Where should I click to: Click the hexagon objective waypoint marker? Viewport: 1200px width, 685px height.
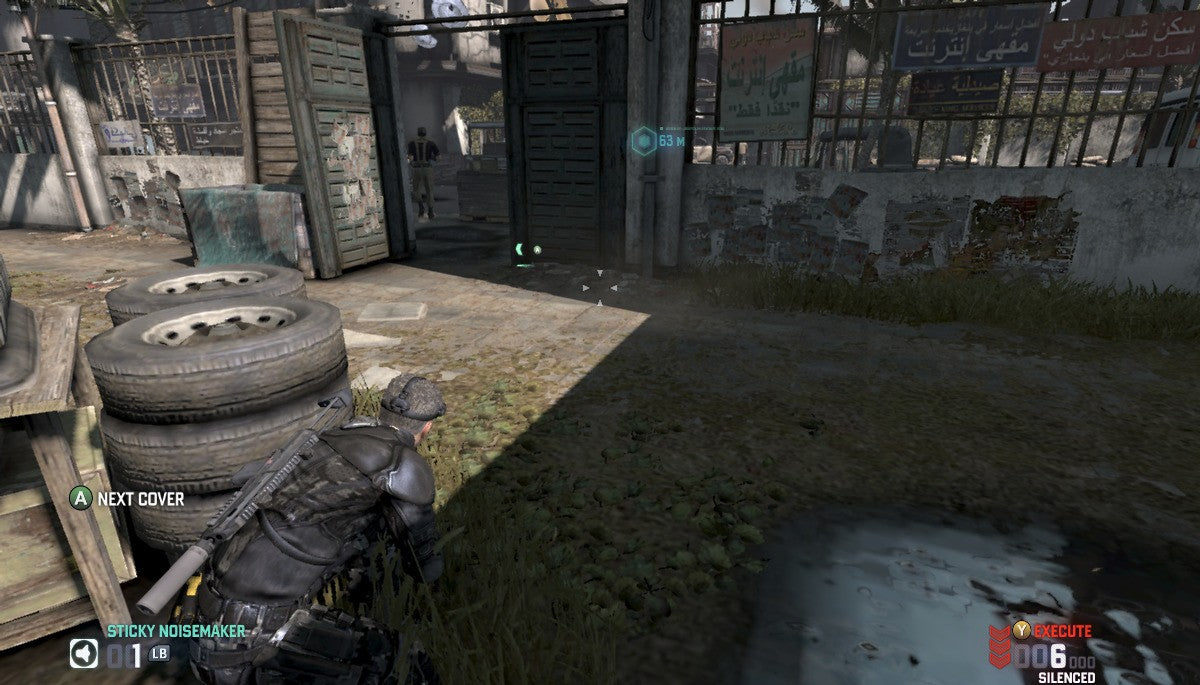[643, 141]
